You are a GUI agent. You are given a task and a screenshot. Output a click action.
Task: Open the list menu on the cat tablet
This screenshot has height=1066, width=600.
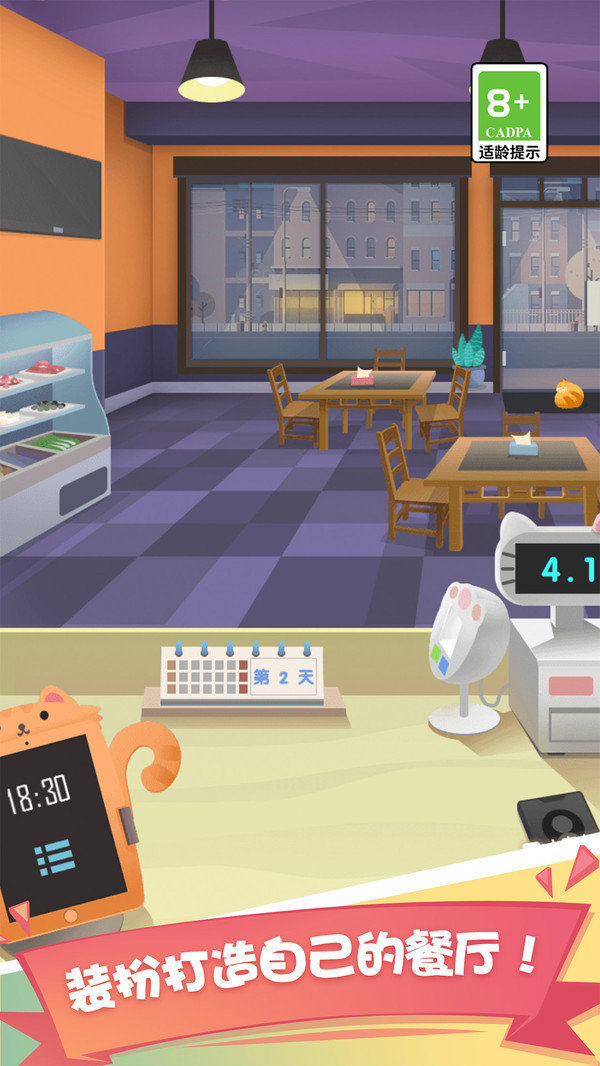pyautogui.click(x=51, y=859)
